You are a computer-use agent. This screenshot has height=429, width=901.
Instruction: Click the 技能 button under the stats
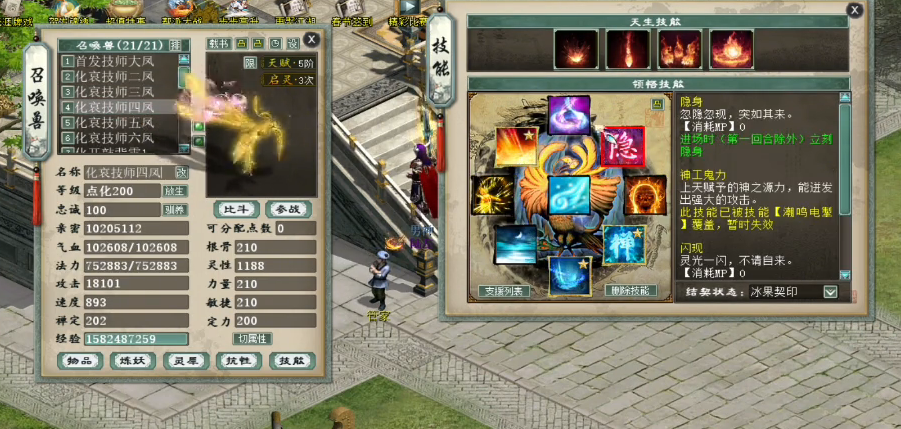click(293, 360)
